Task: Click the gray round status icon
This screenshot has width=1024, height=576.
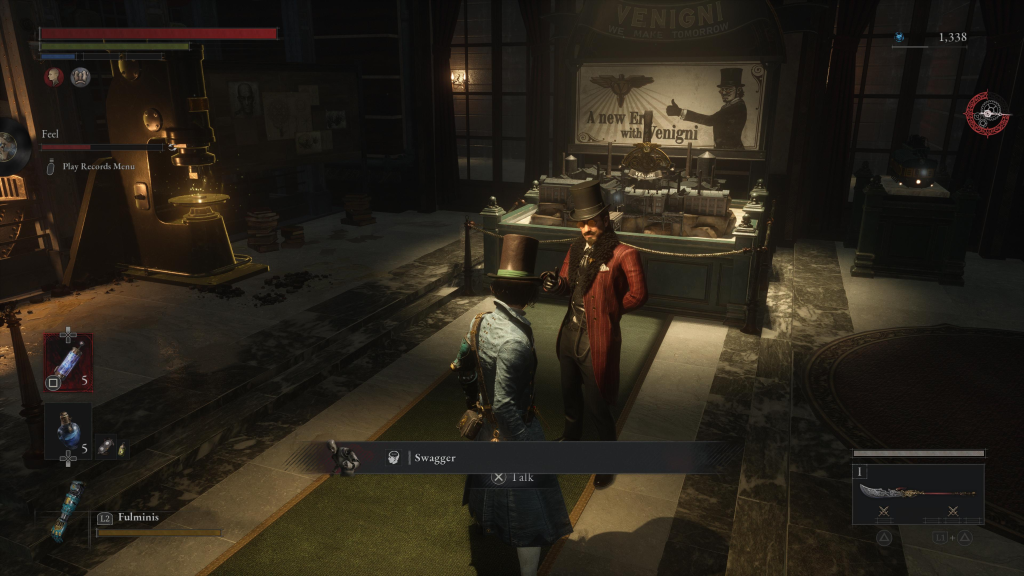Action: 80,77
